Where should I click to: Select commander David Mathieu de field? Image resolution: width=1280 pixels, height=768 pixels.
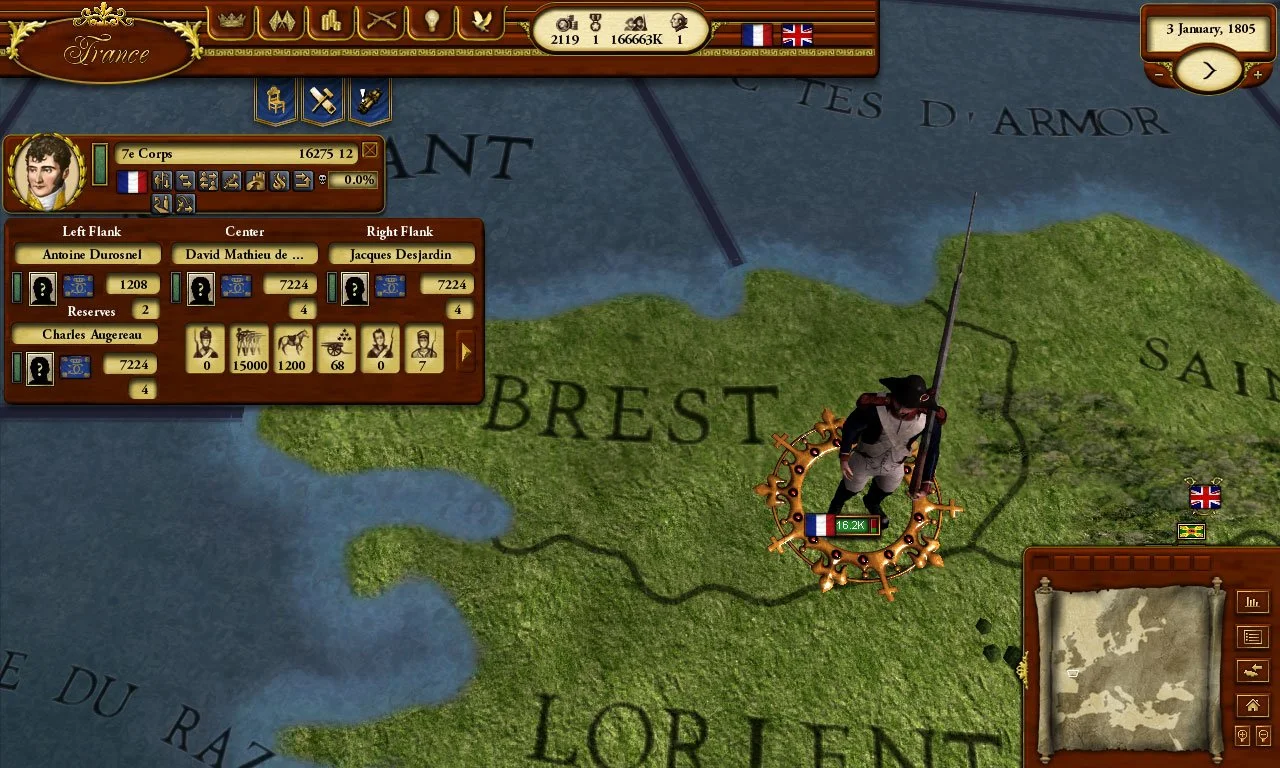pyautogui.click(x=244, y=254)
